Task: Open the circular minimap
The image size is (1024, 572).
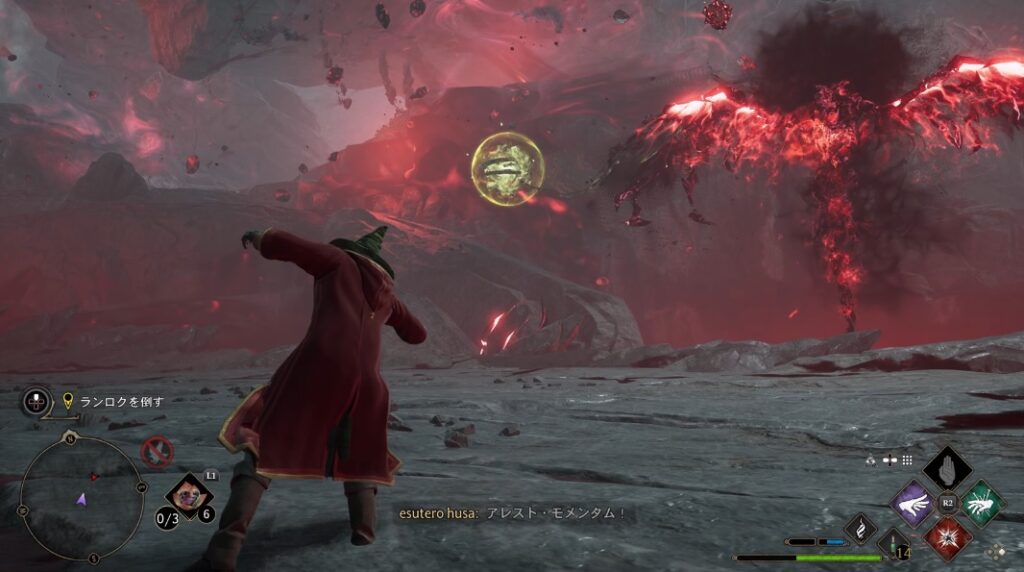Action: [82, 498]
